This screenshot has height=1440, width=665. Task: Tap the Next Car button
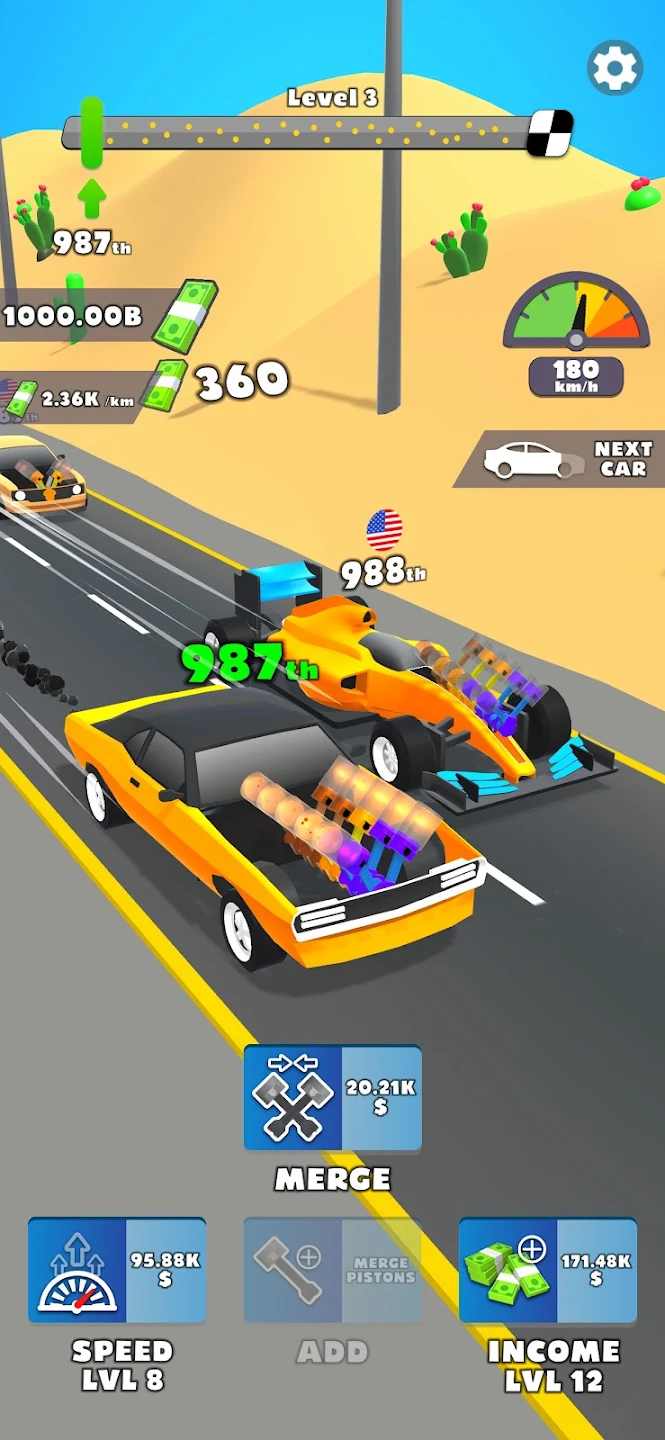pos(562,459)
